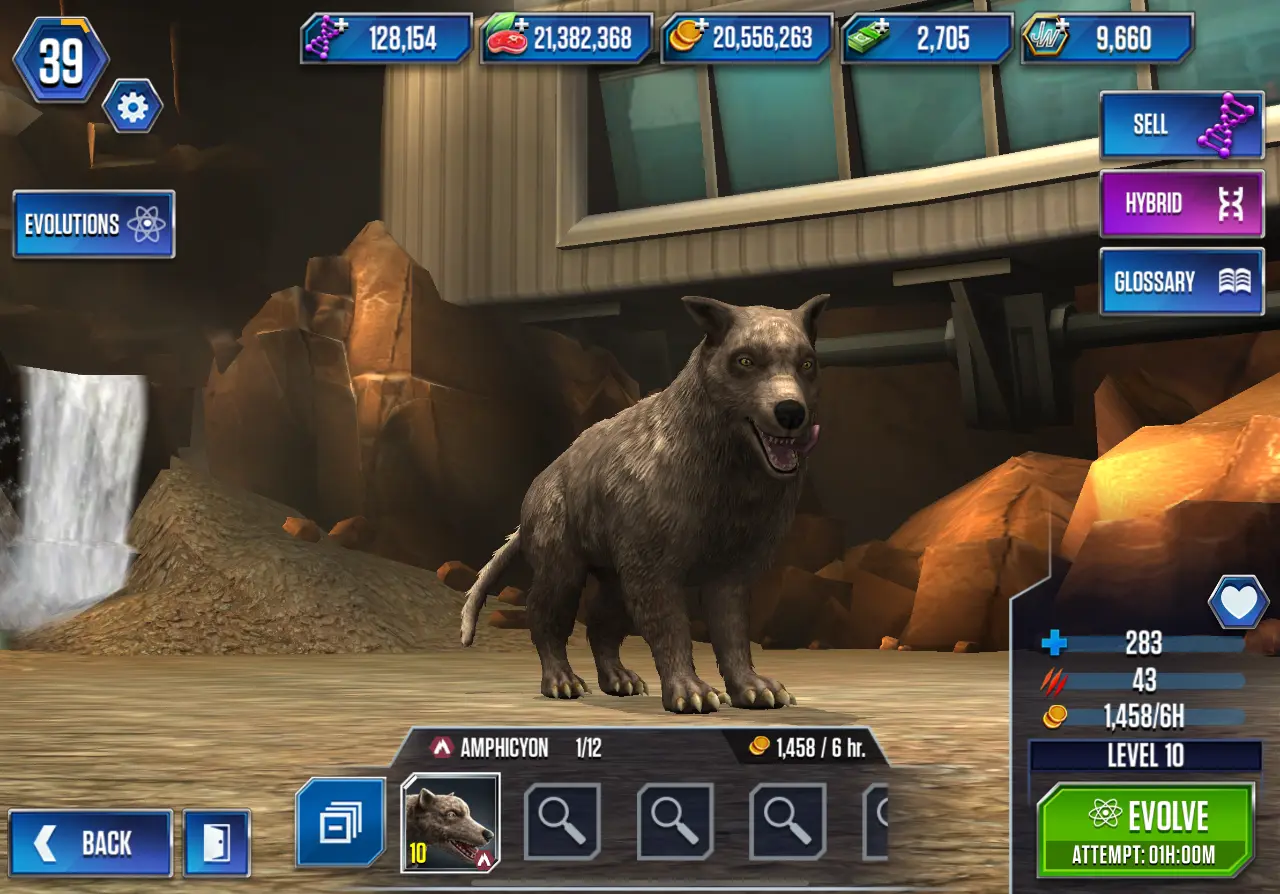The image size is (1280, 894).
Task: Toggle the heart favorite icon
Action: [x=1238, y=603]
